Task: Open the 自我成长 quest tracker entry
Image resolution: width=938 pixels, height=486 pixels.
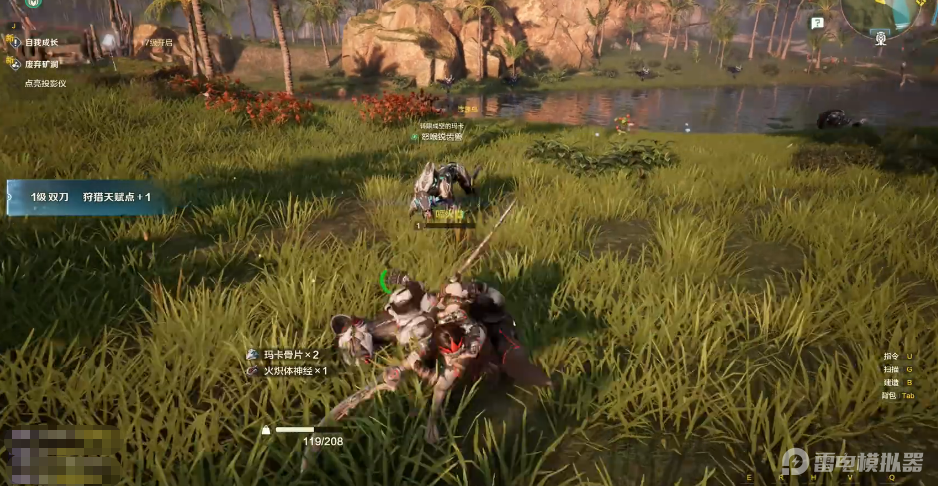Action: [40, 43]
